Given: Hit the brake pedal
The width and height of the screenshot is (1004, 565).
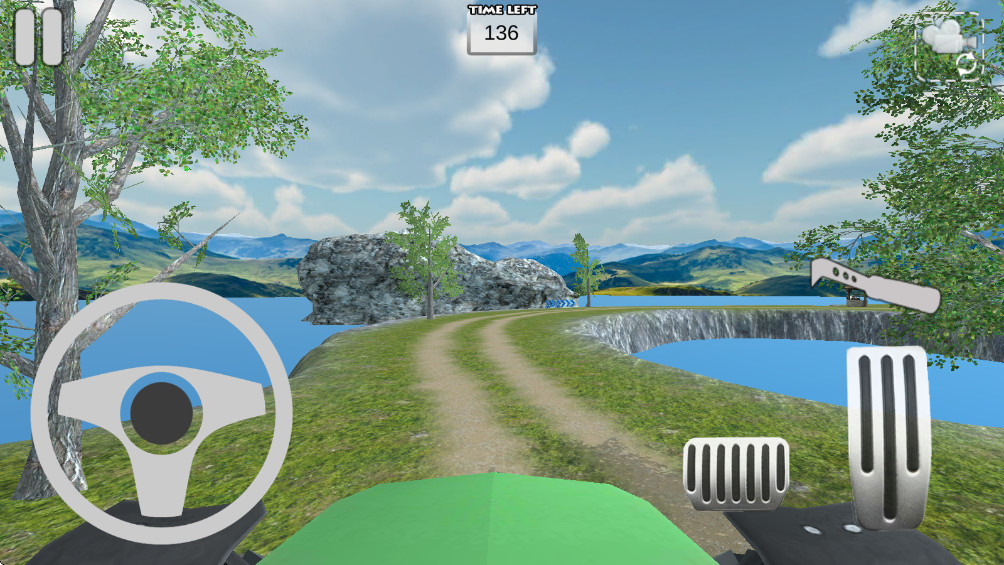Looking at the screenshot, I should 735,473.
